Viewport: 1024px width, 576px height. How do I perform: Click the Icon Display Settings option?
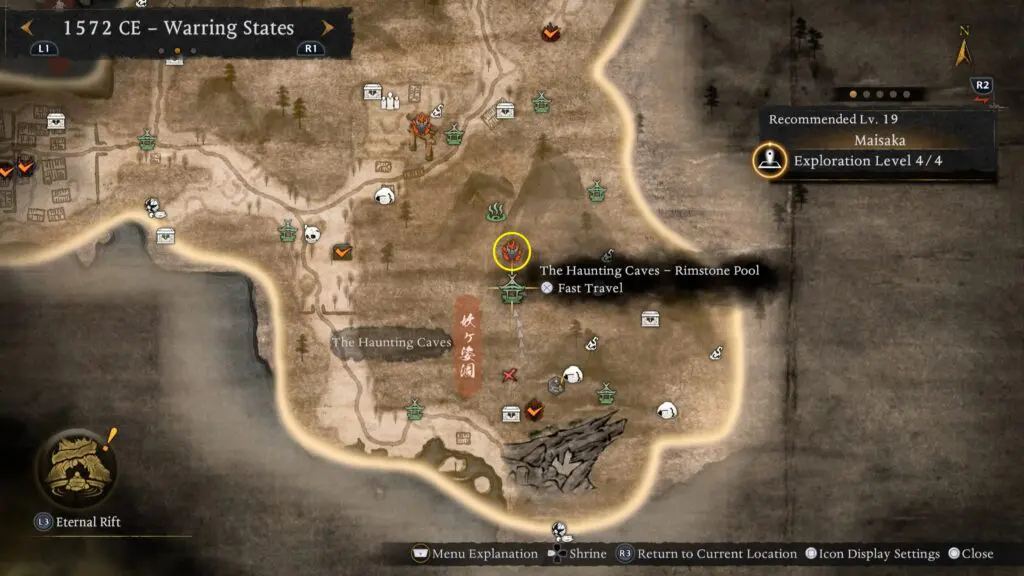point(873,554)
